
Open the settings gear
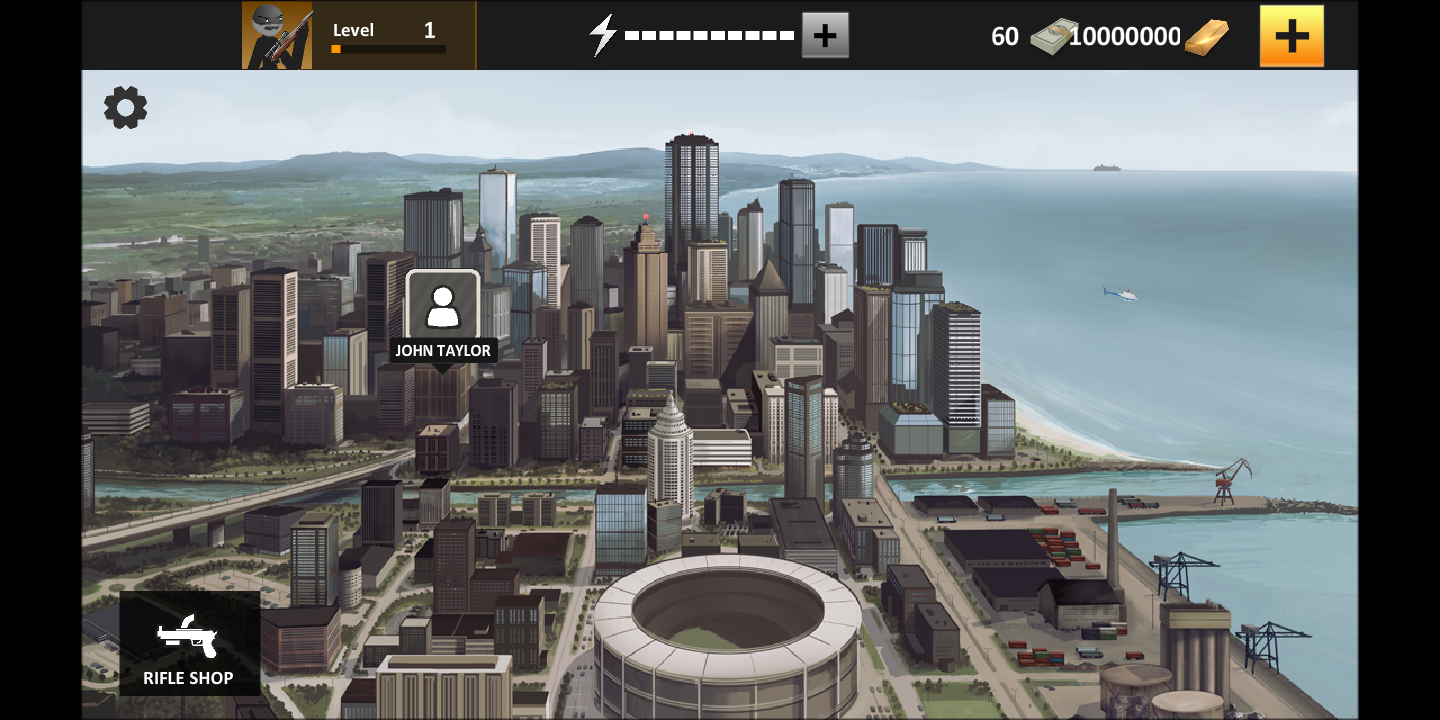[125, 107]
